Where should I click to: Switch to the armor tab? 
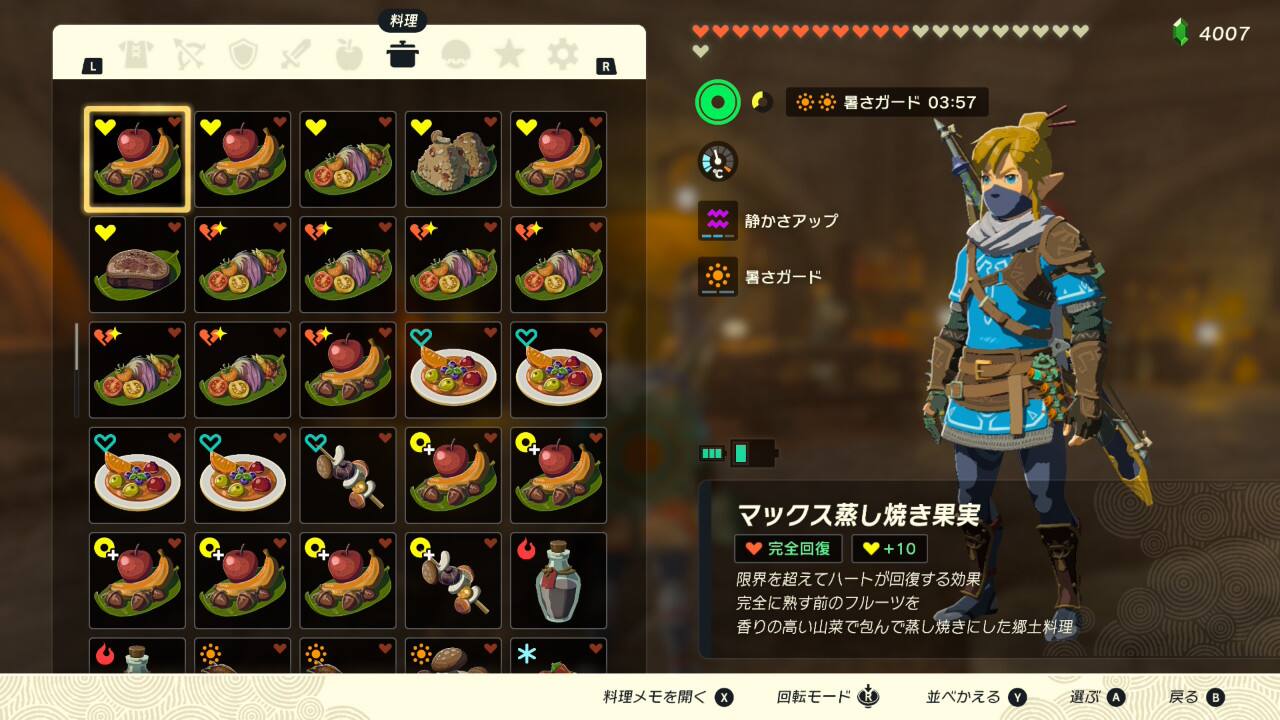[x=136, y=54]
